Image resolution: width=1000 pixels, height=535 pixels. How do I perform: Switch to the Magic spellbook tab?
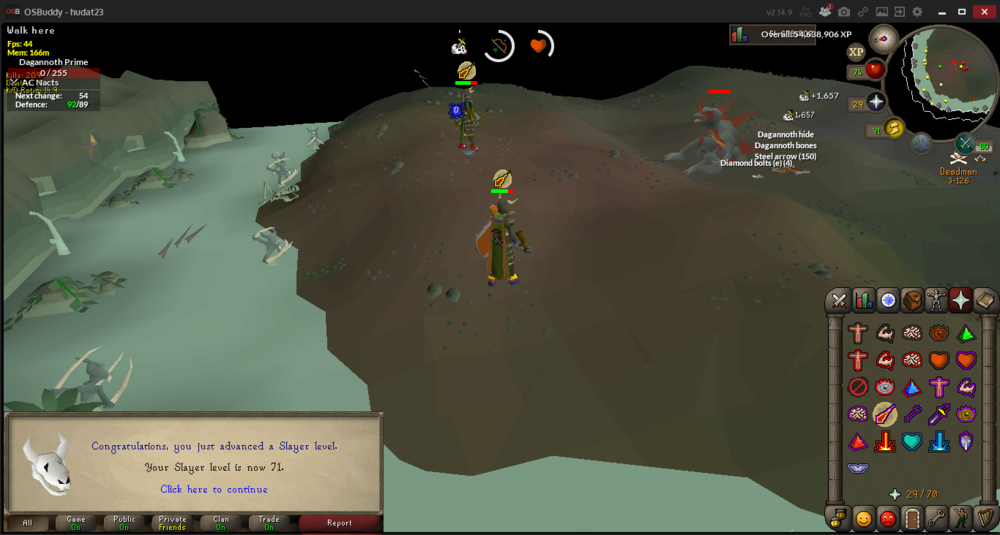[x=985, y=300]
